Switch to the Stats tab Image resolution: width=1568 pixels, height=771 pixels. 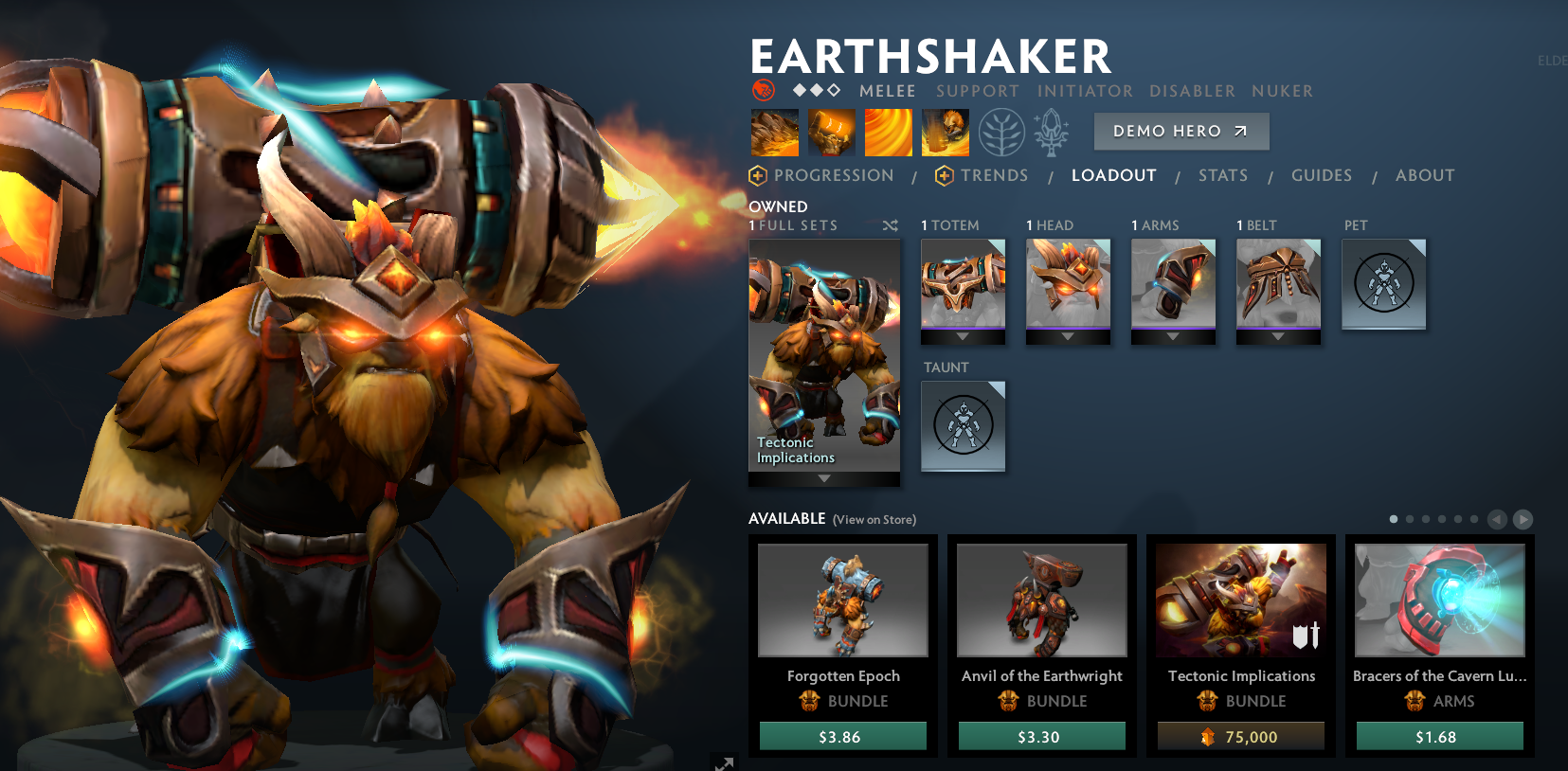(1222, 175)
